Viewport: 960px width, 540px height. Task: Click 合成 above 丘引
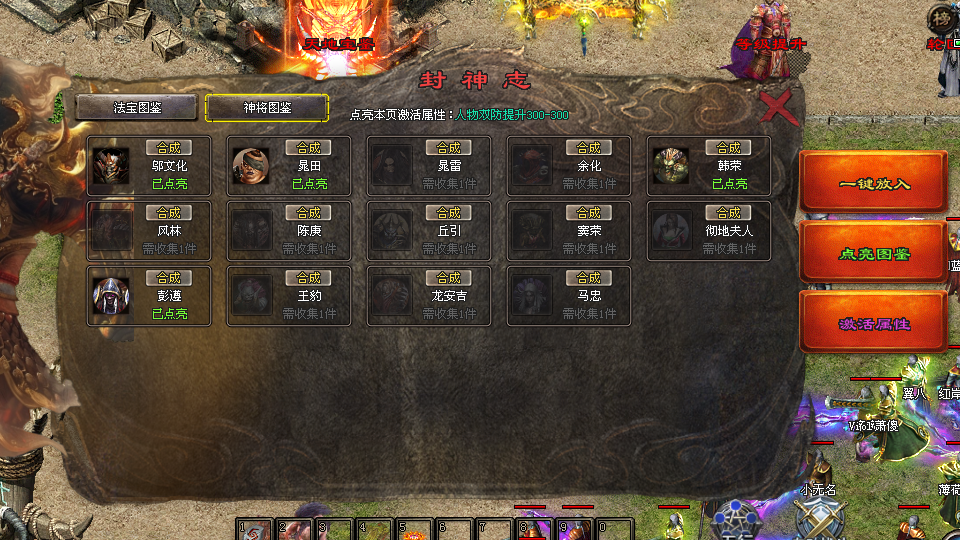pos(449,213)
